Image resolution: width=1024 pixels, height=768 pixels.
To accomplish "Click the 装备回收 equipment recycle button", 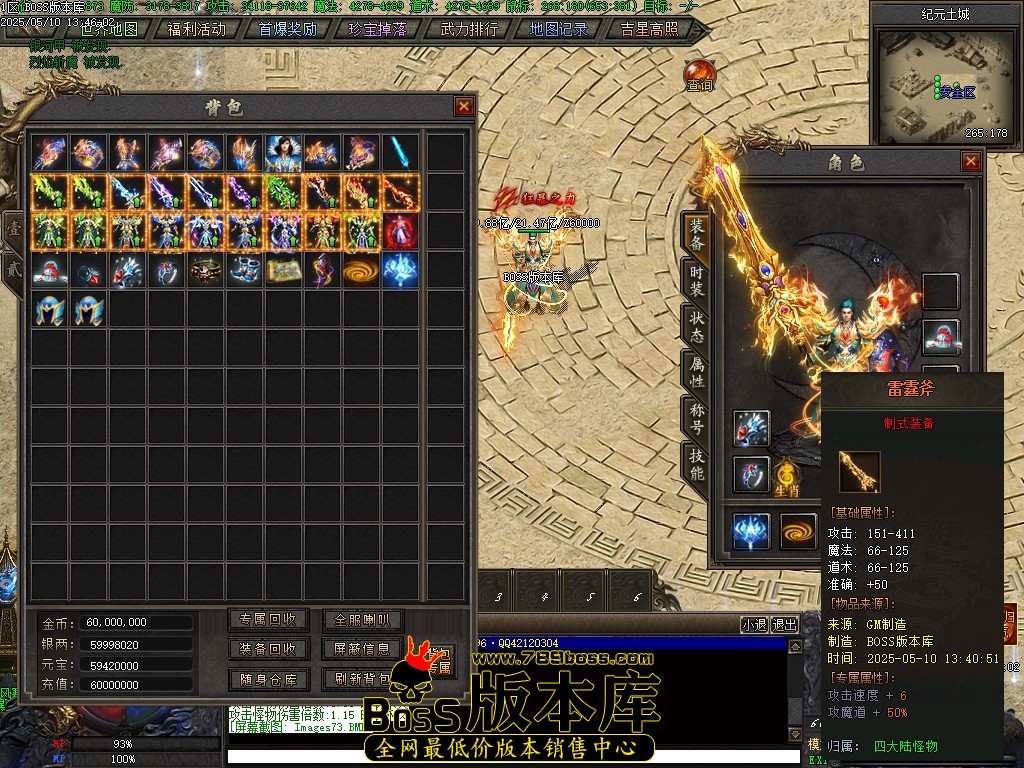I will click(268, 649).
